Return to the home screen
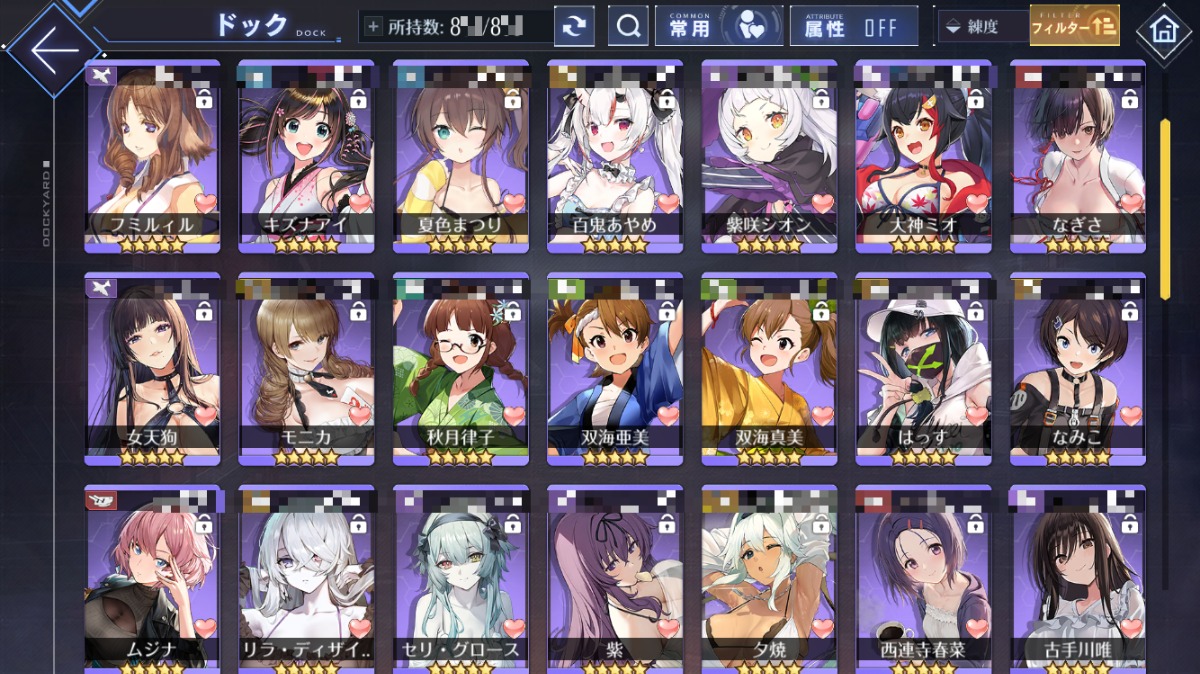The width and height of the screenshot is (1200, 674). (x=1164, y=29)
